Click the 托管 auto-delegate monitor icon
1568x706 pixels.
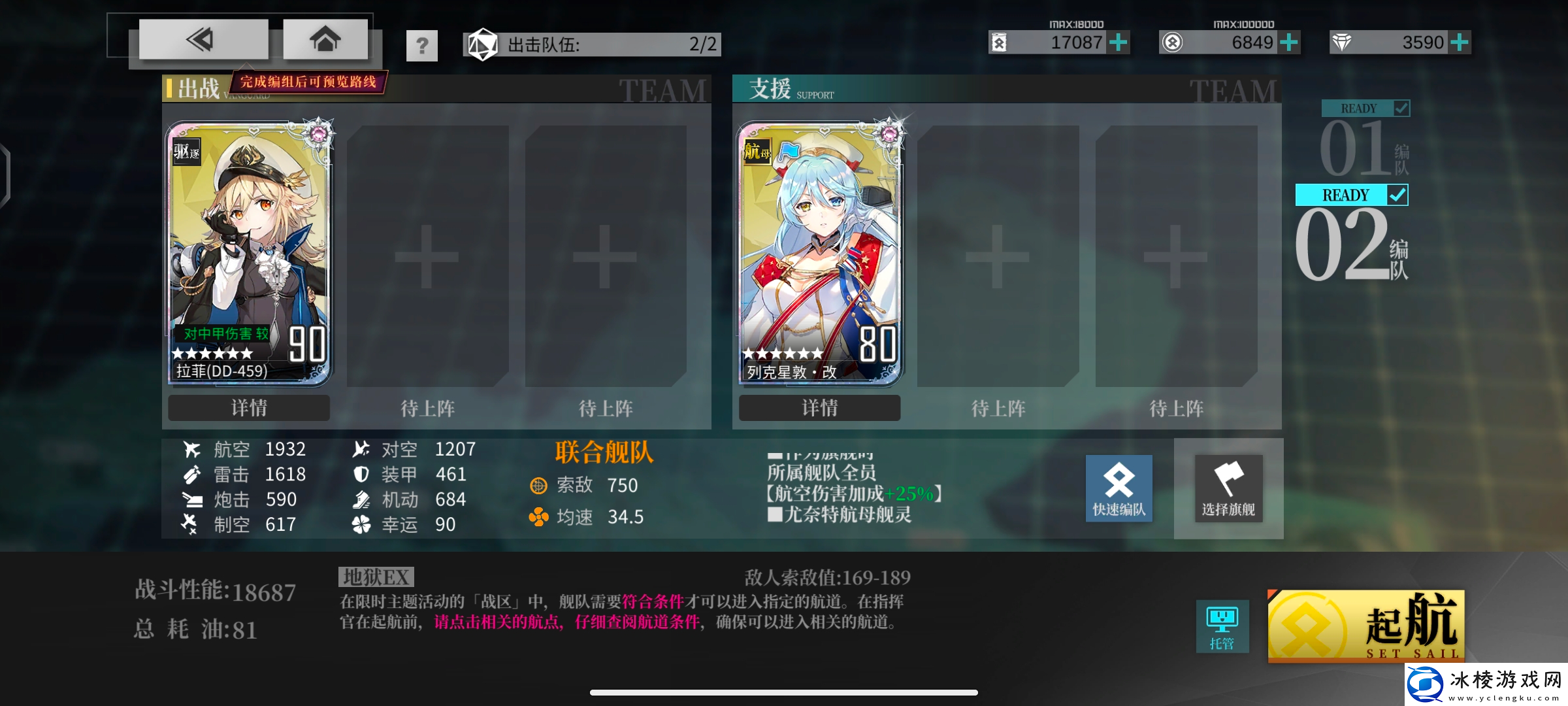(x=1221, y=626)
